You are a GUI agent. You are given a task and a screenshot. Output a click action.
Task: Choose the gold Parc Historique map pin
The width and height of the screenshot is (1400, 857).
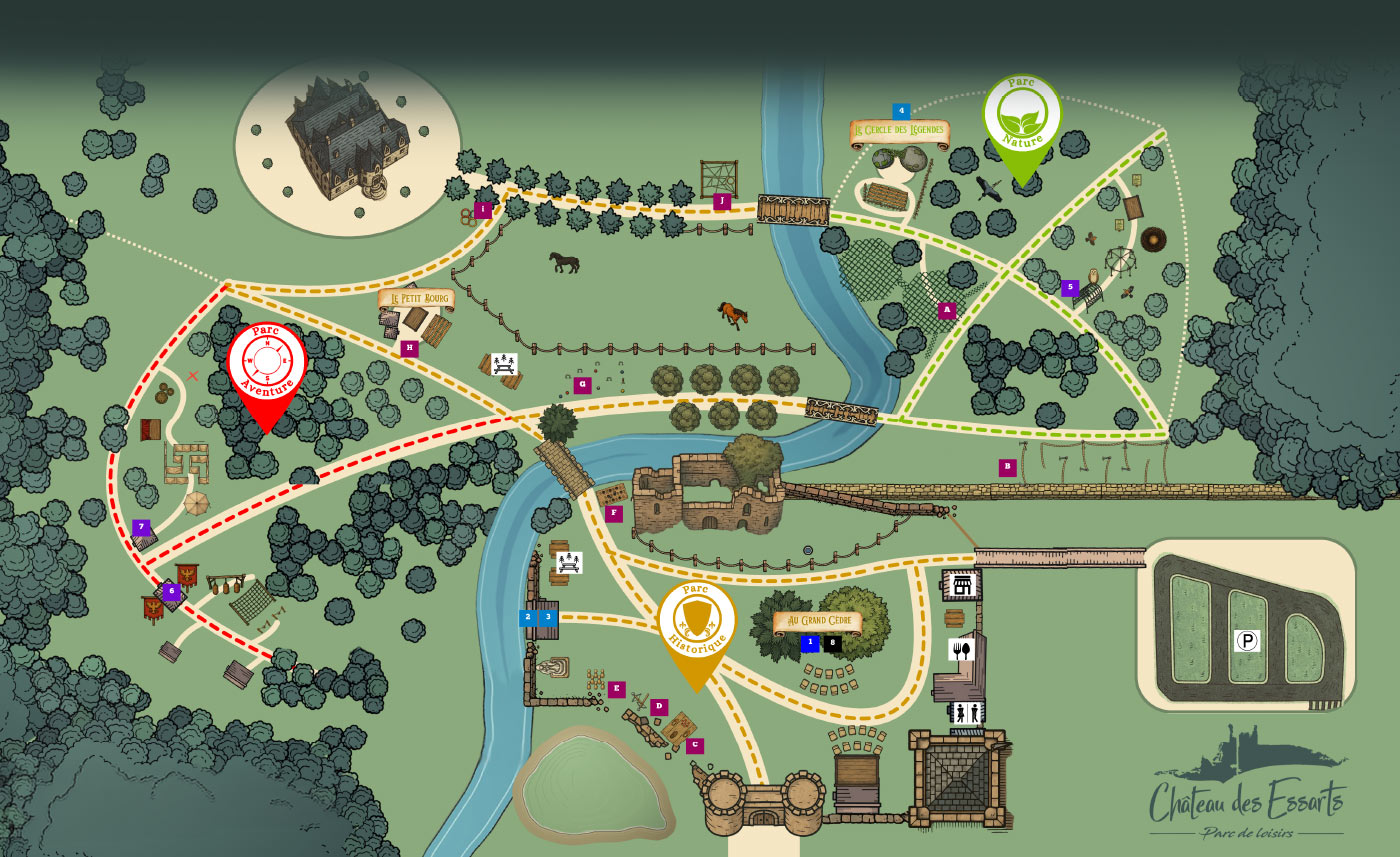tap(696, 623)
